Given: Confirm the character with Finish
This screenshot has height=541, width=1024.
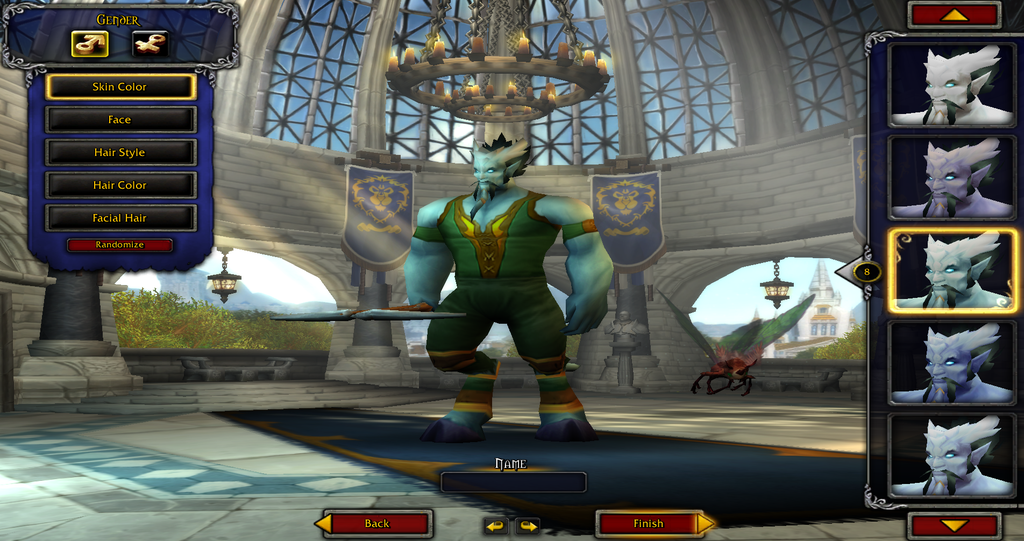Looking at the screenshot, I should (x=648, y=523).
